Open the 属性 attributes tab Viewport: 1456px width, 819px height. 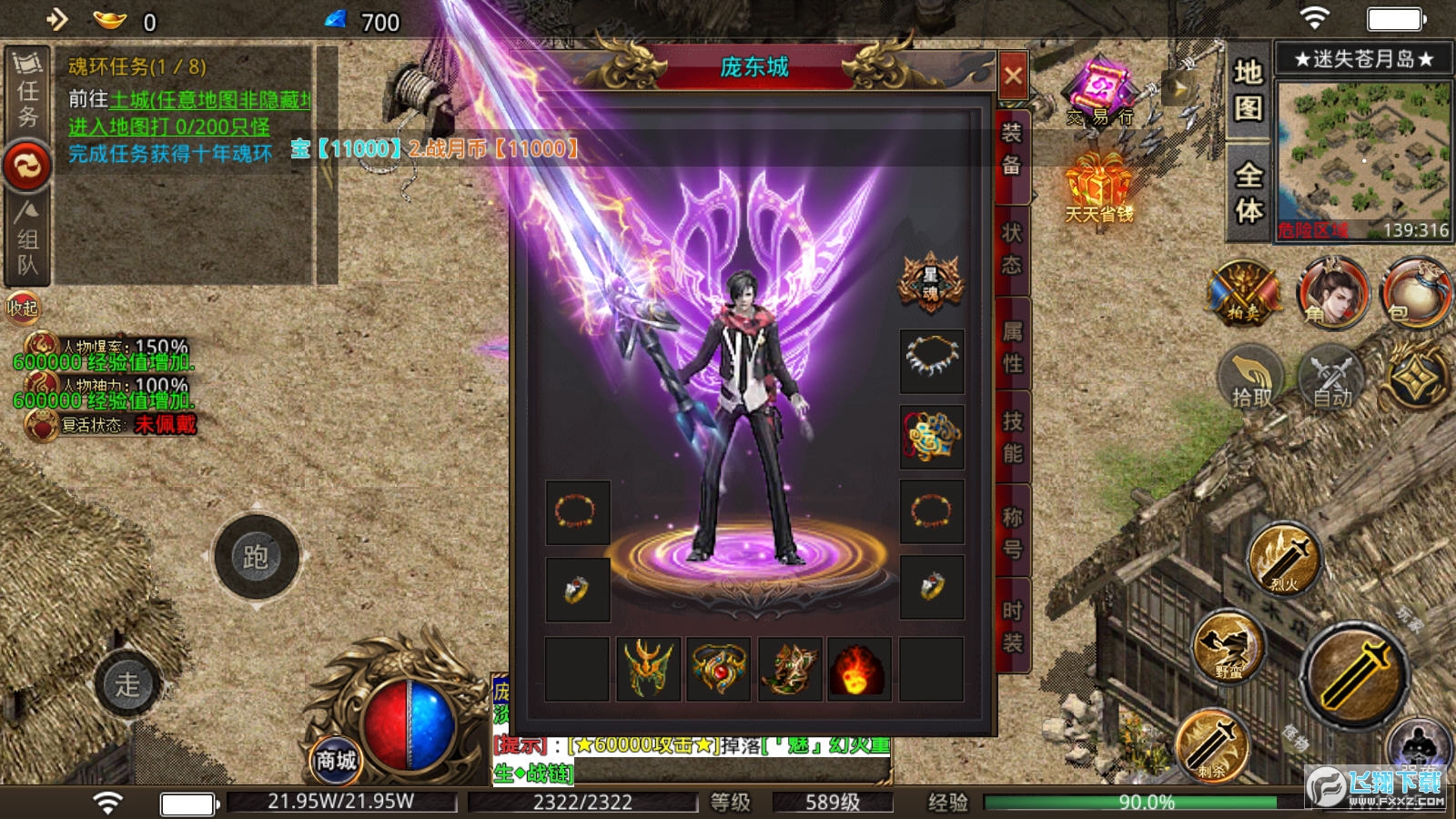click(1012, 347)
